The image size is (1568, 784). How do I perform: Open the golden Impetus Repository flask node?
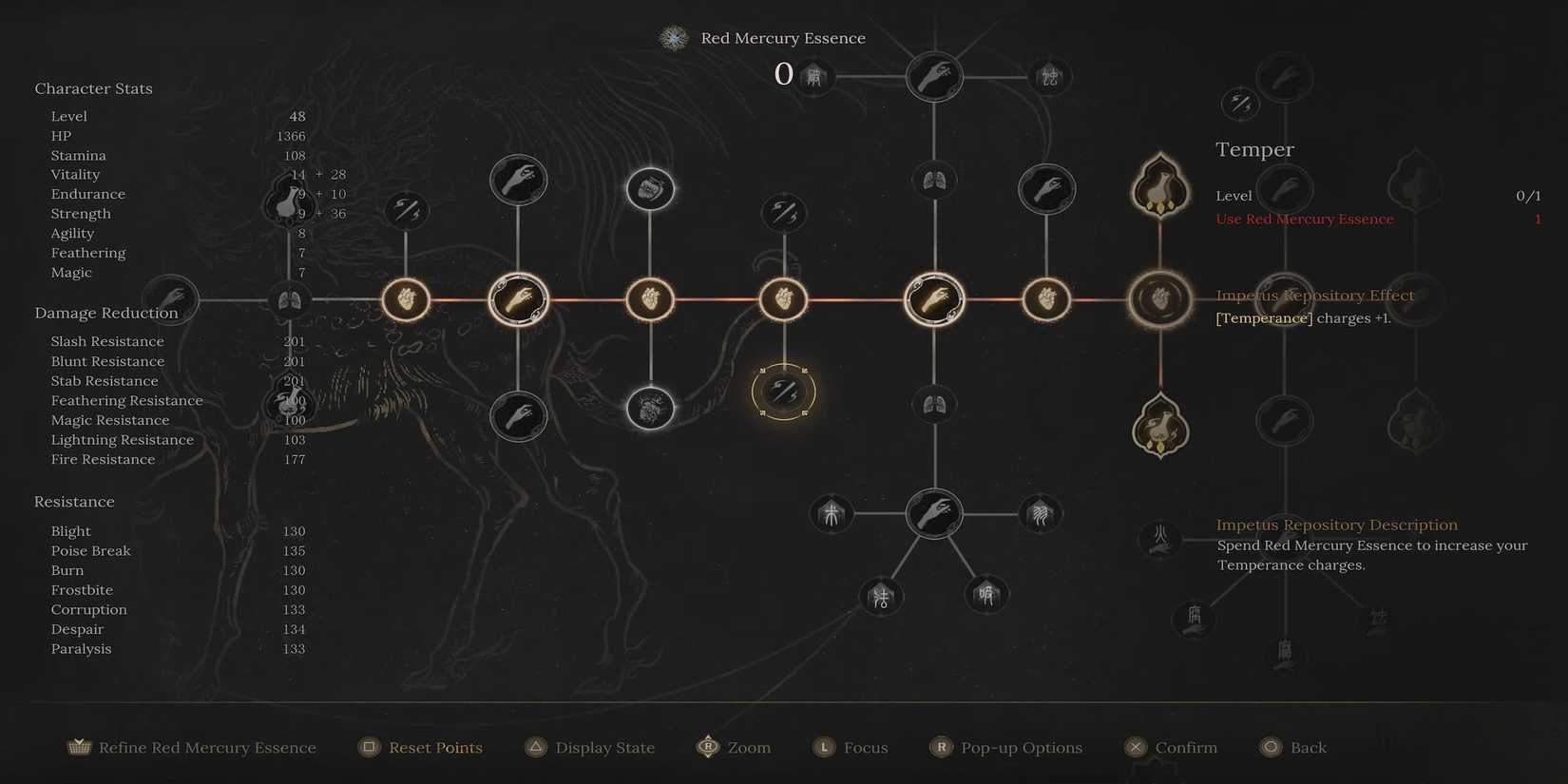[x=1159, y=186]
